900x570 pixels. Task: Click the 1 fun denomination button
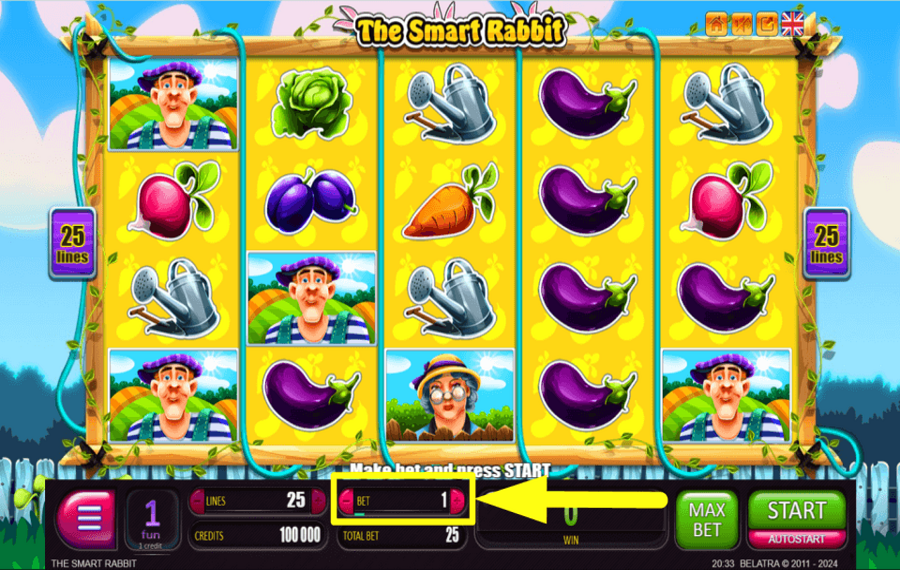point(152,519)
